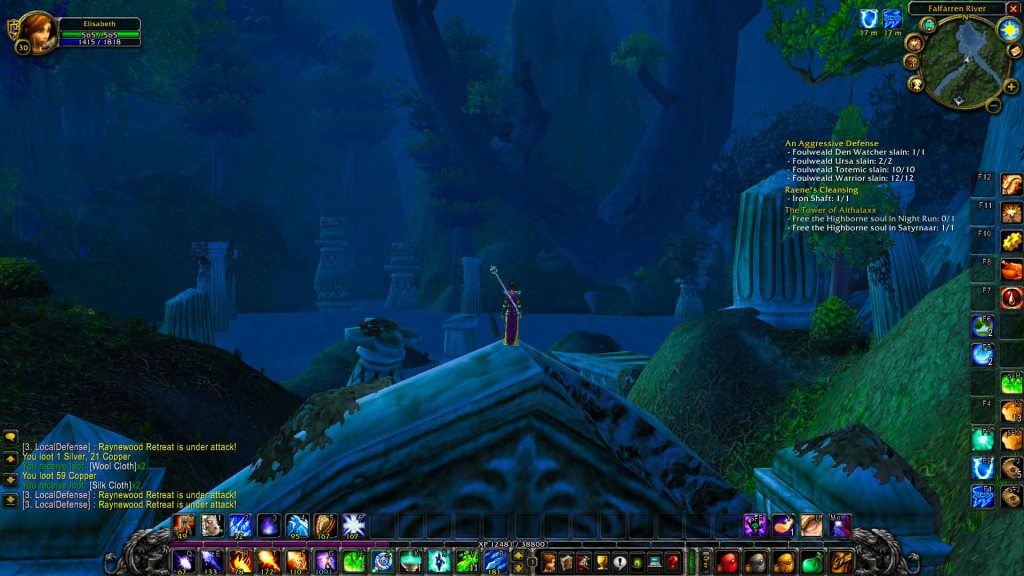
Task: Toggle the day-night sun indicator
Action: [1009, 30]
